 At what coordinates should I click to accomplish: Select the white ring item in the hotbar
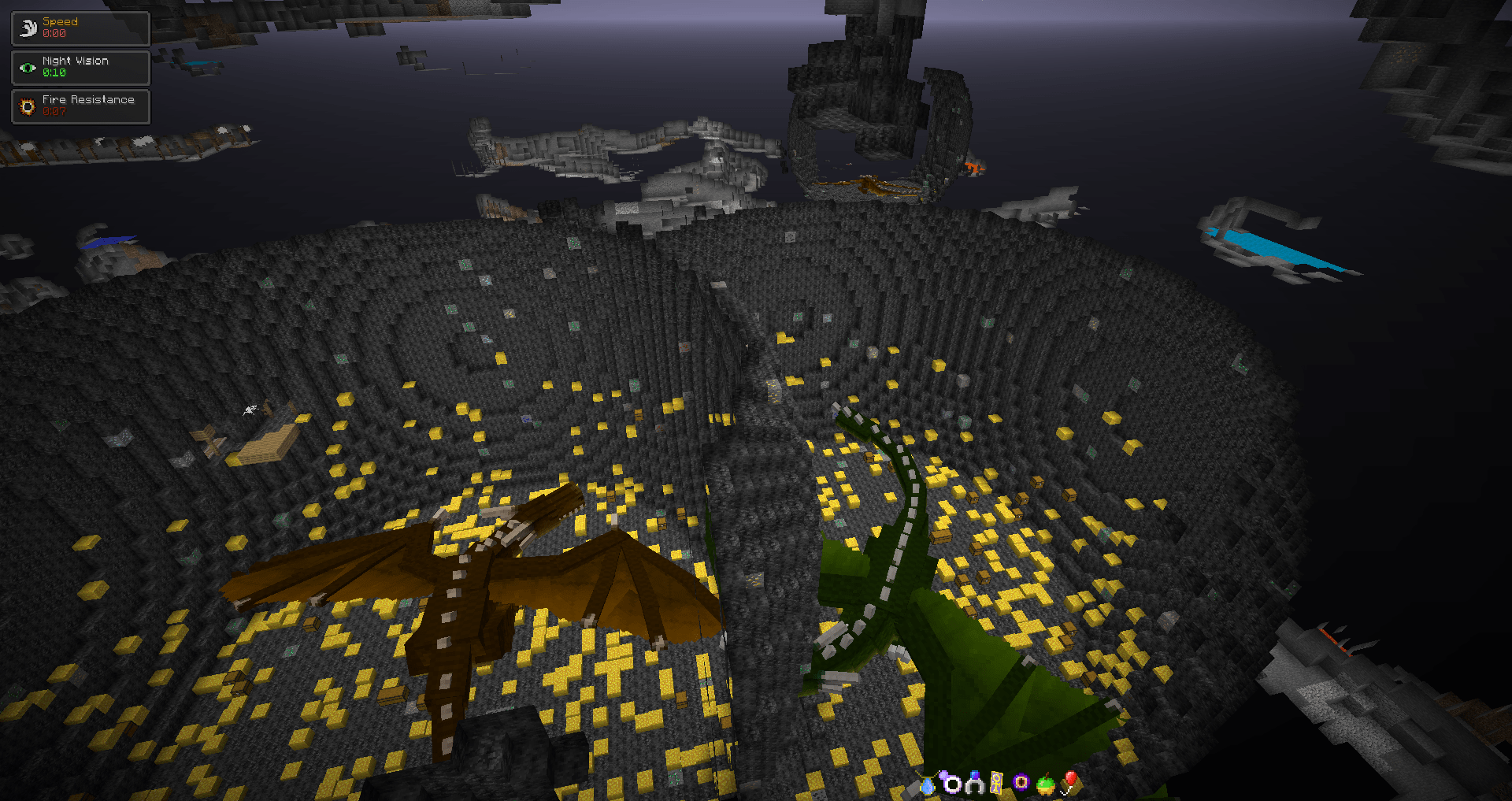click(x=953, y=784)
